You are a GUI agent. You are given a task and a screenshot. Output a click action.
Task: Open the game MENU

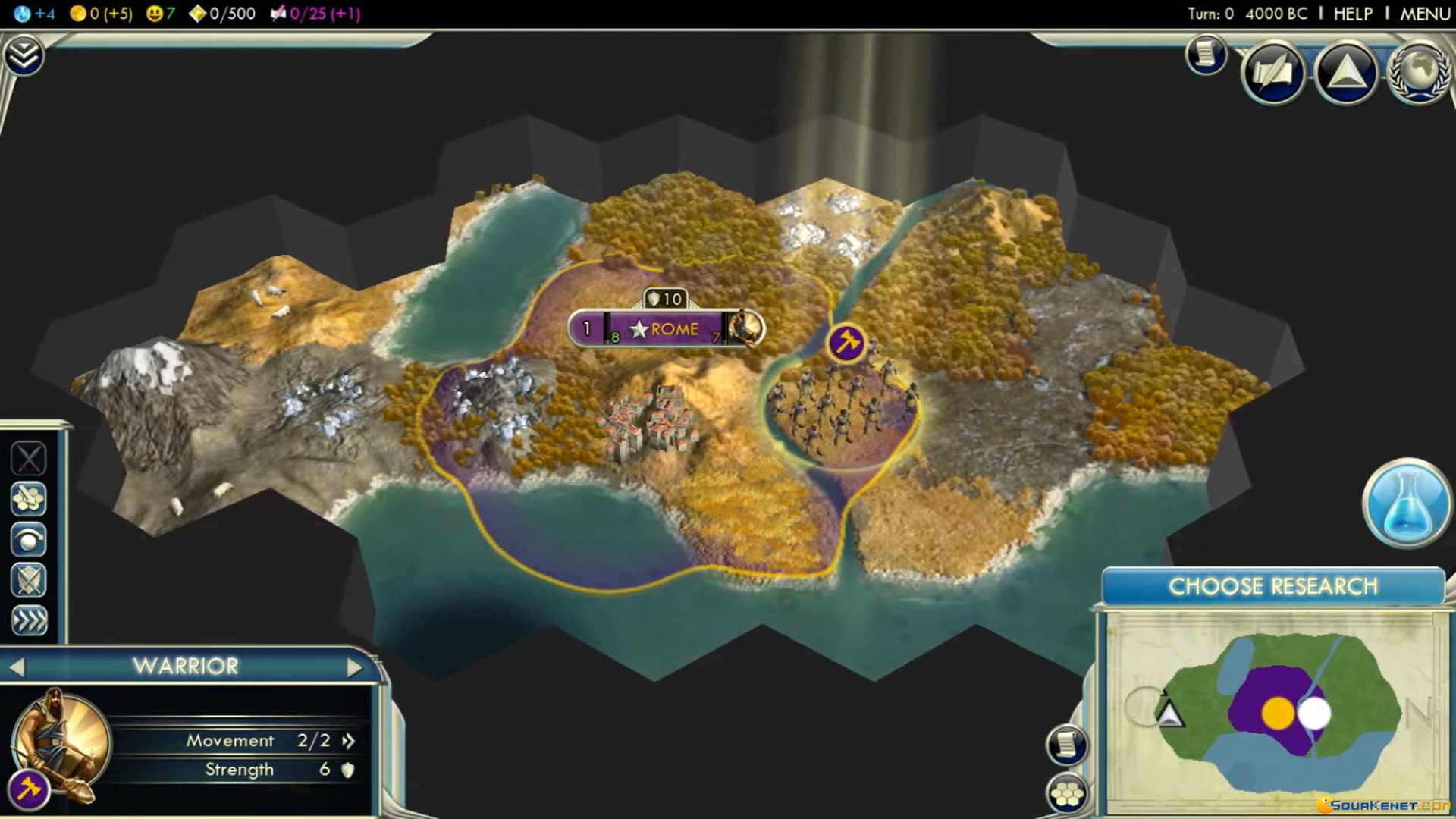coord(1424,14)
